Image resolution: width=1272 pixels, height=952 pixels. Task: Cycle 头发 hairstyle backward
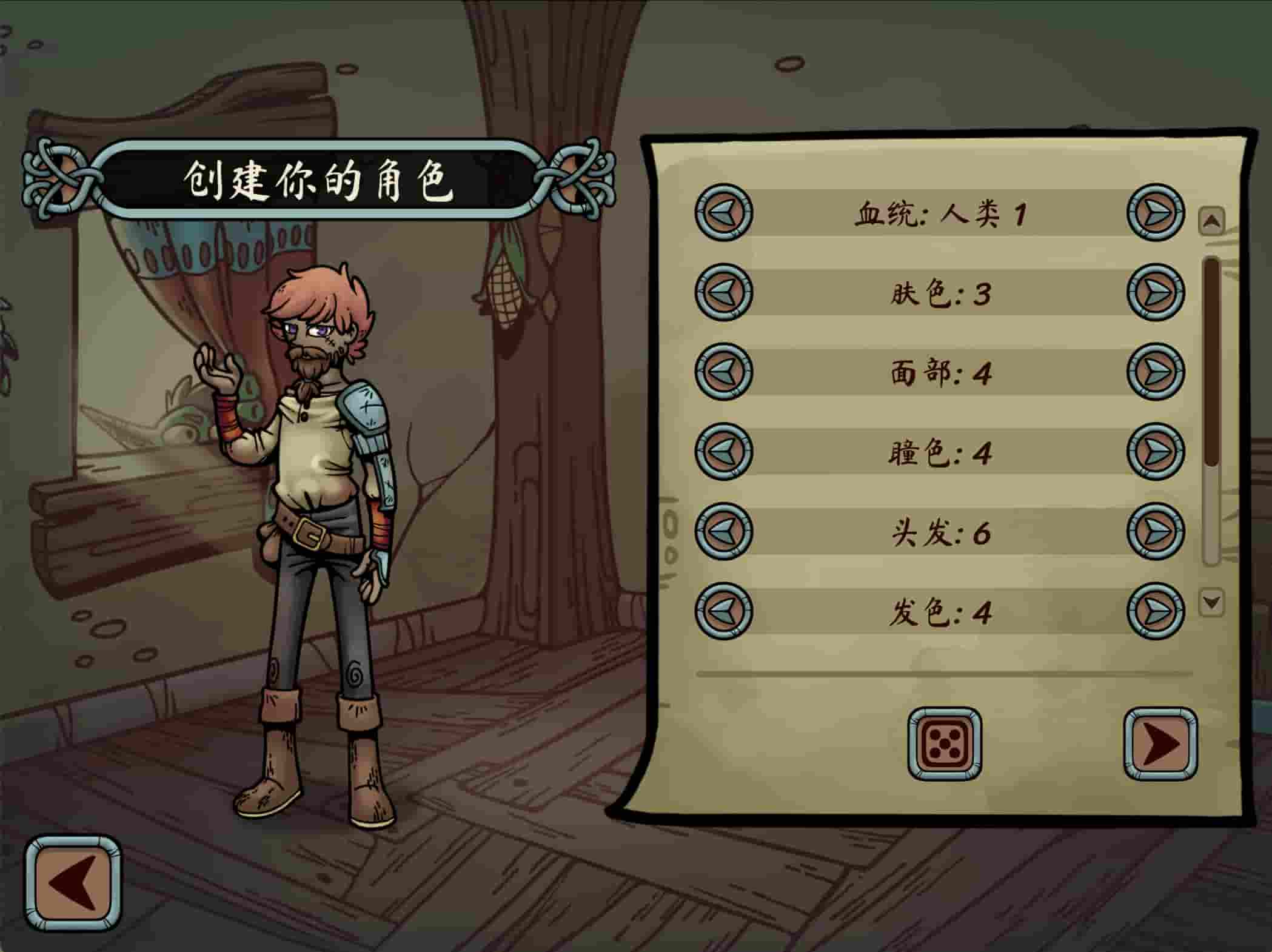click(723, 531)
